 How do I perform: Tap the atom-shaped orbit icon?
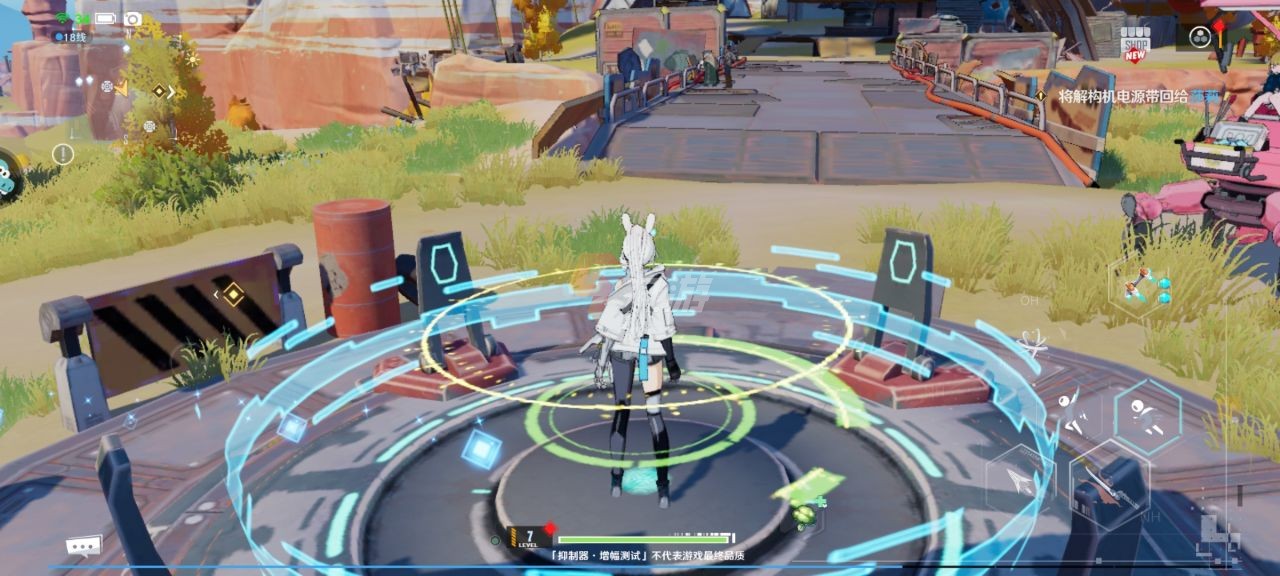point(1033,343)
